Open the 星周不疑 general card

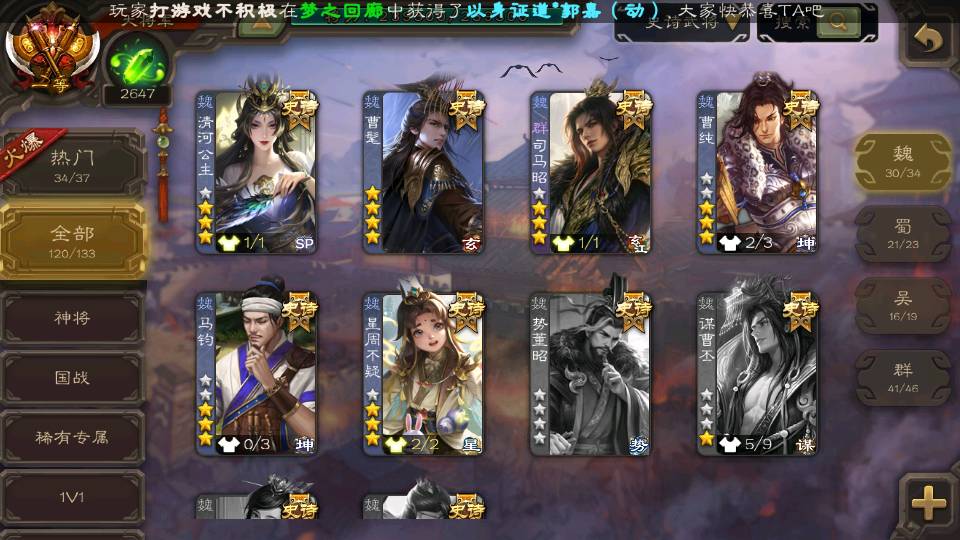tap(423, 373)
